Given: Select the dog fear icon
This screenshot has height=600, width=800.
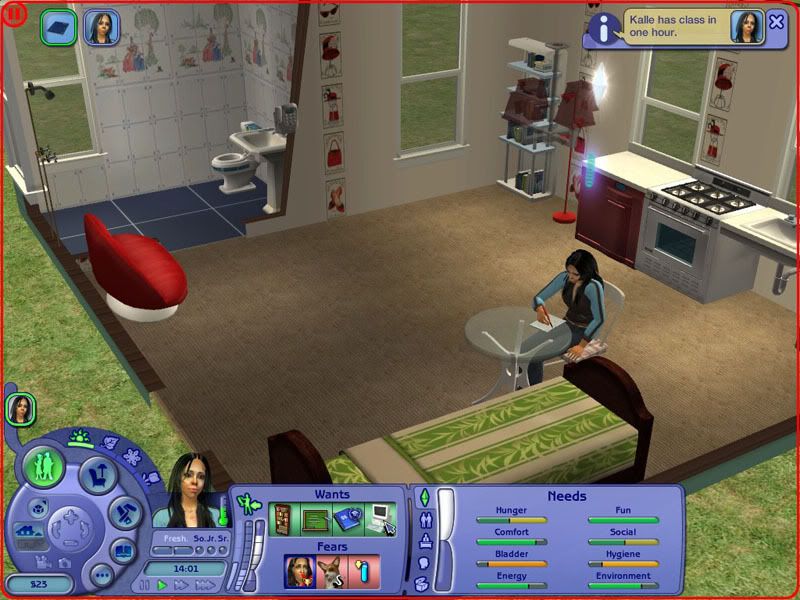Looking at the screenshot, I should point(332,572).
